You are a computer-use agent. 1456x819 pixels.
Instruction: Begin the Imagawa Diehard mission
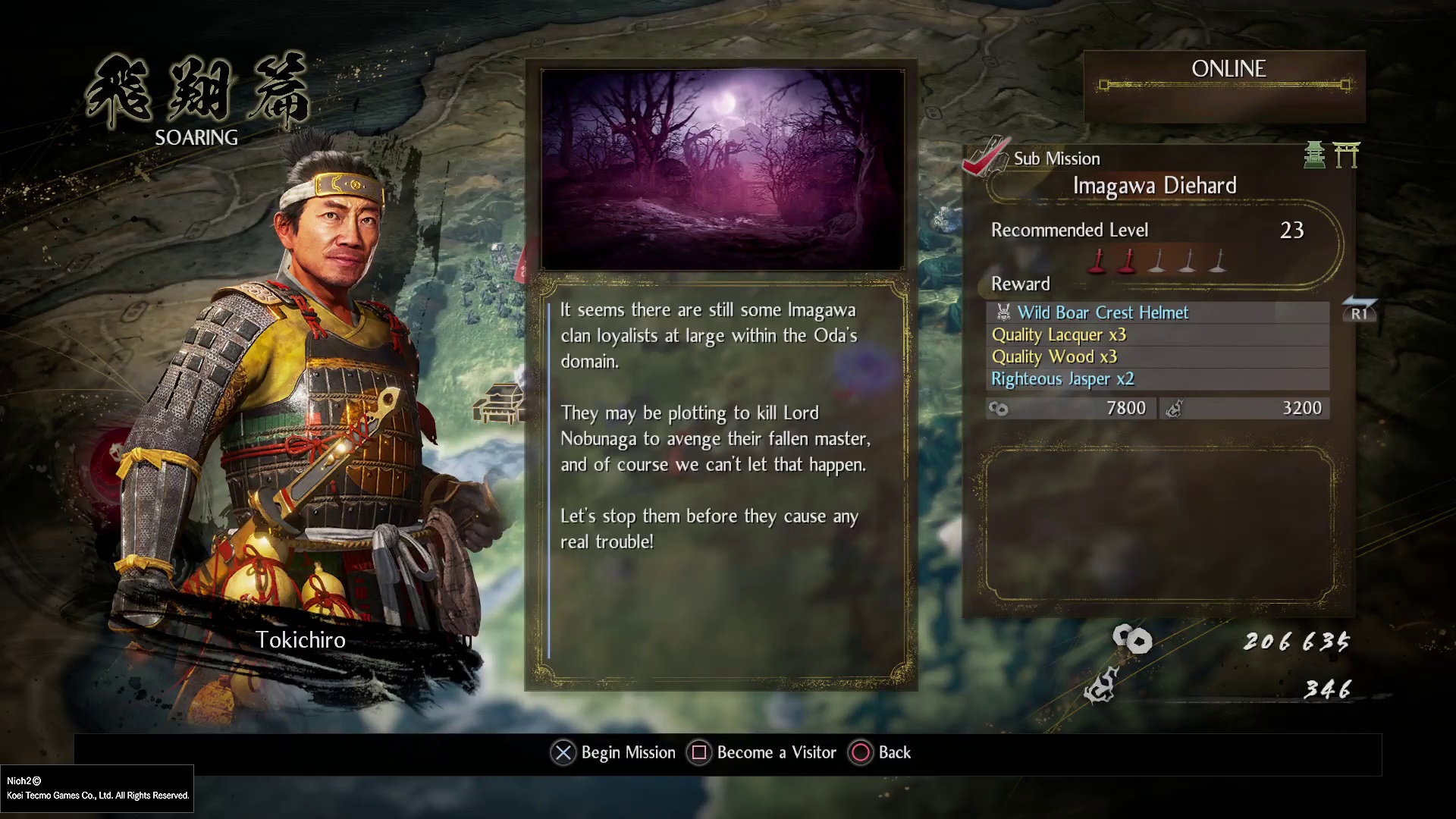[613, 752]
